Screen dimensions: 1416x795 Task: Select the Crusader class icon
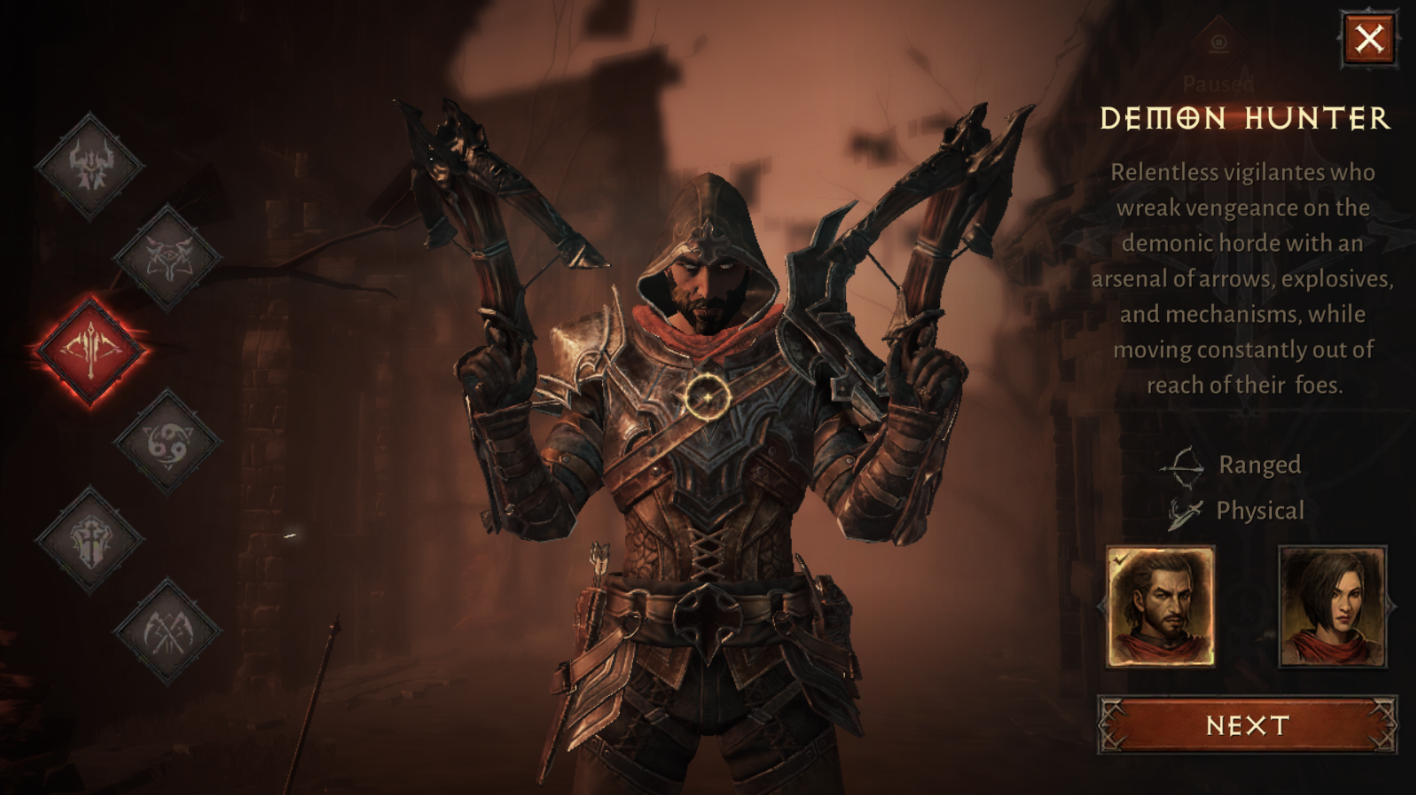tap(87, 540)
